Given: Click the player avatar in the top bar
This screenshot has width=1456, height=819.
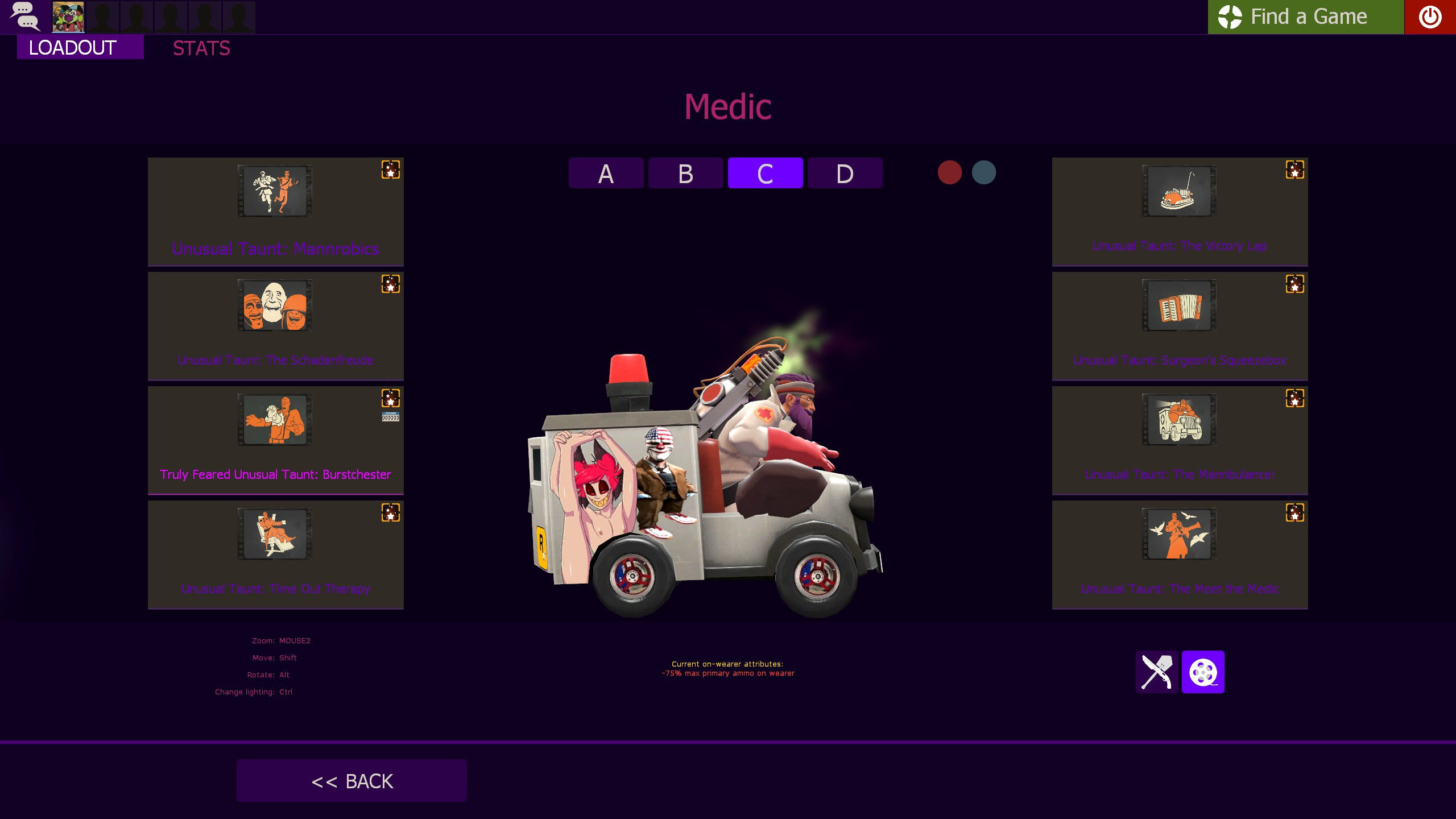Looking at the screenshot, I should 67,16.
